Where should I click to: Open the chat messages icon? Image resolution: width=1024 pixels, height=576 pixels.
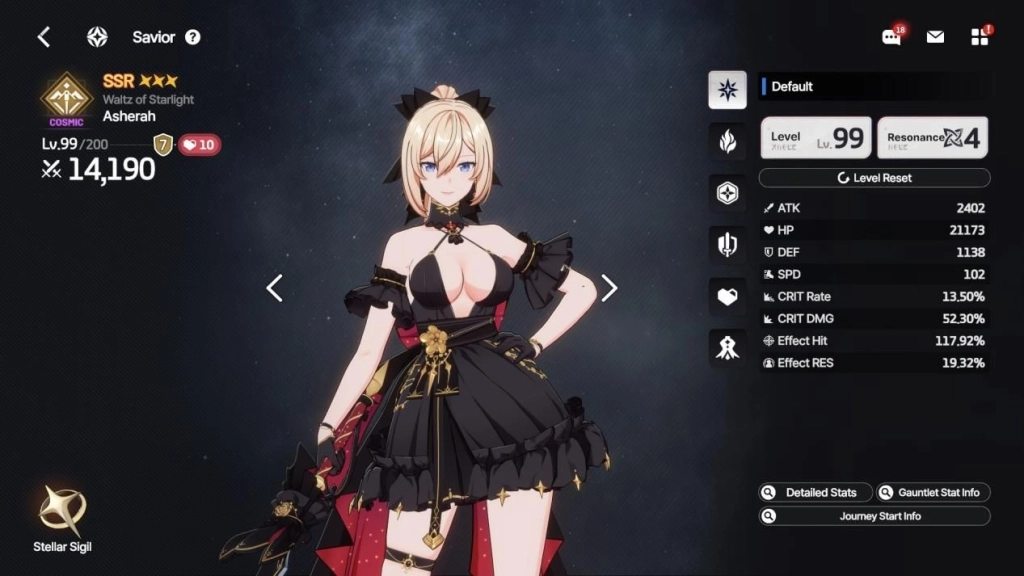click(891, 37)
